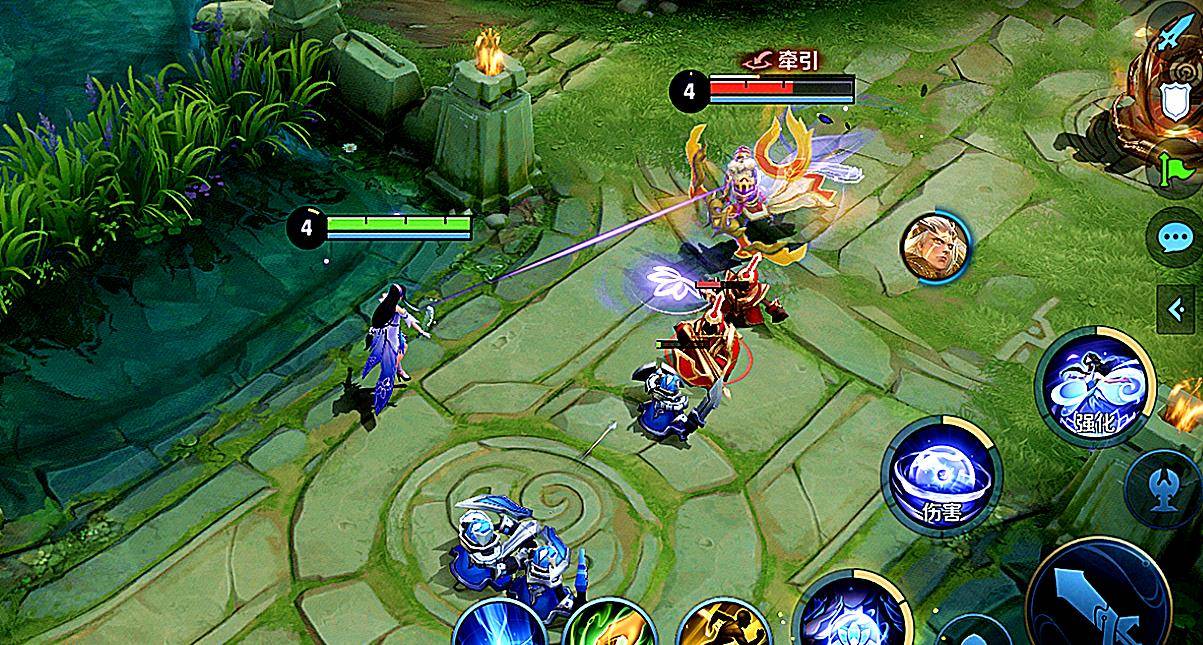Activate the blue lightning recall button

(x=499, y=625)
